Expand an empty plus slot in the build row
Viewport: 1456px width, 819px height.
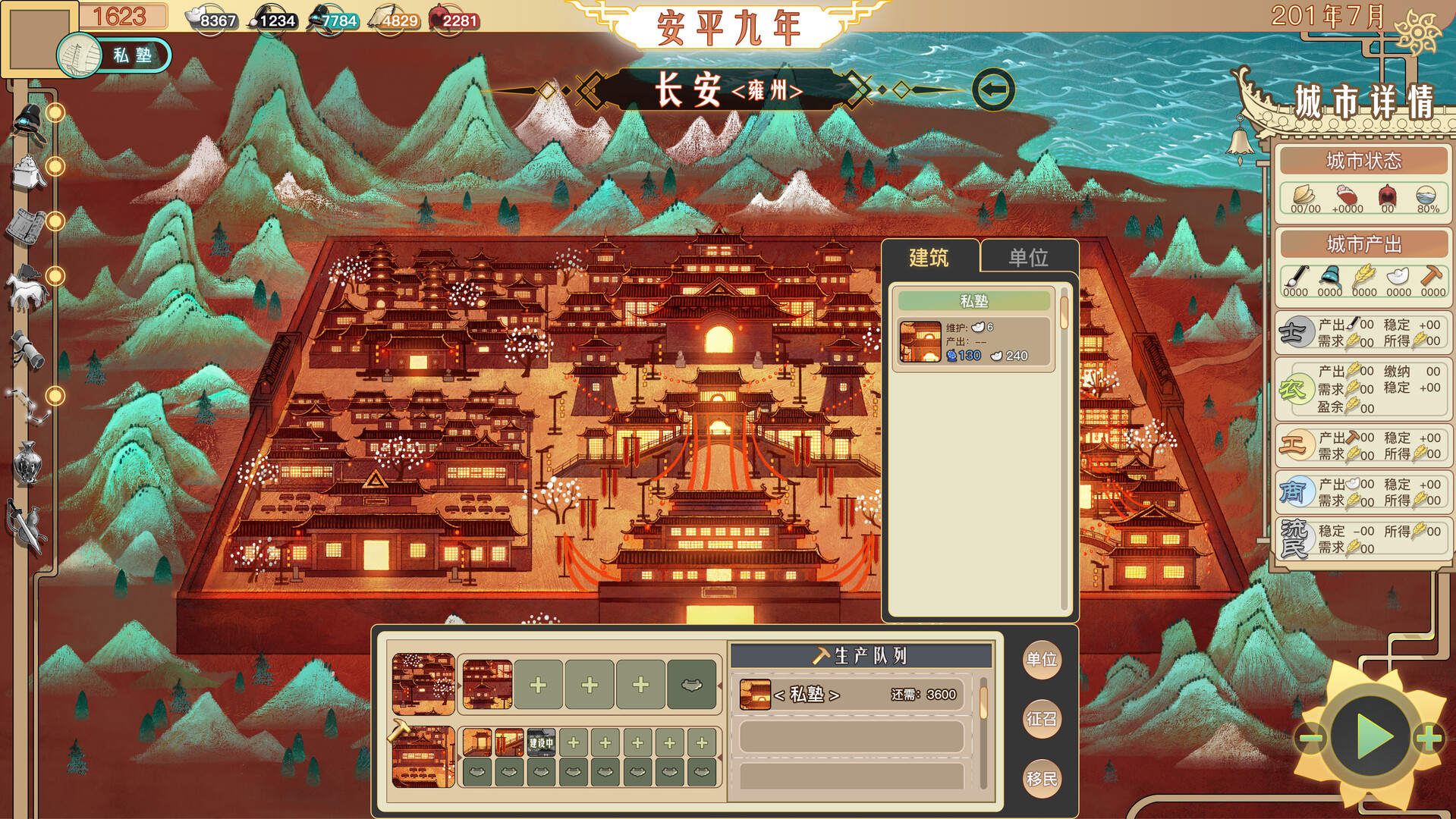(539, 685)
